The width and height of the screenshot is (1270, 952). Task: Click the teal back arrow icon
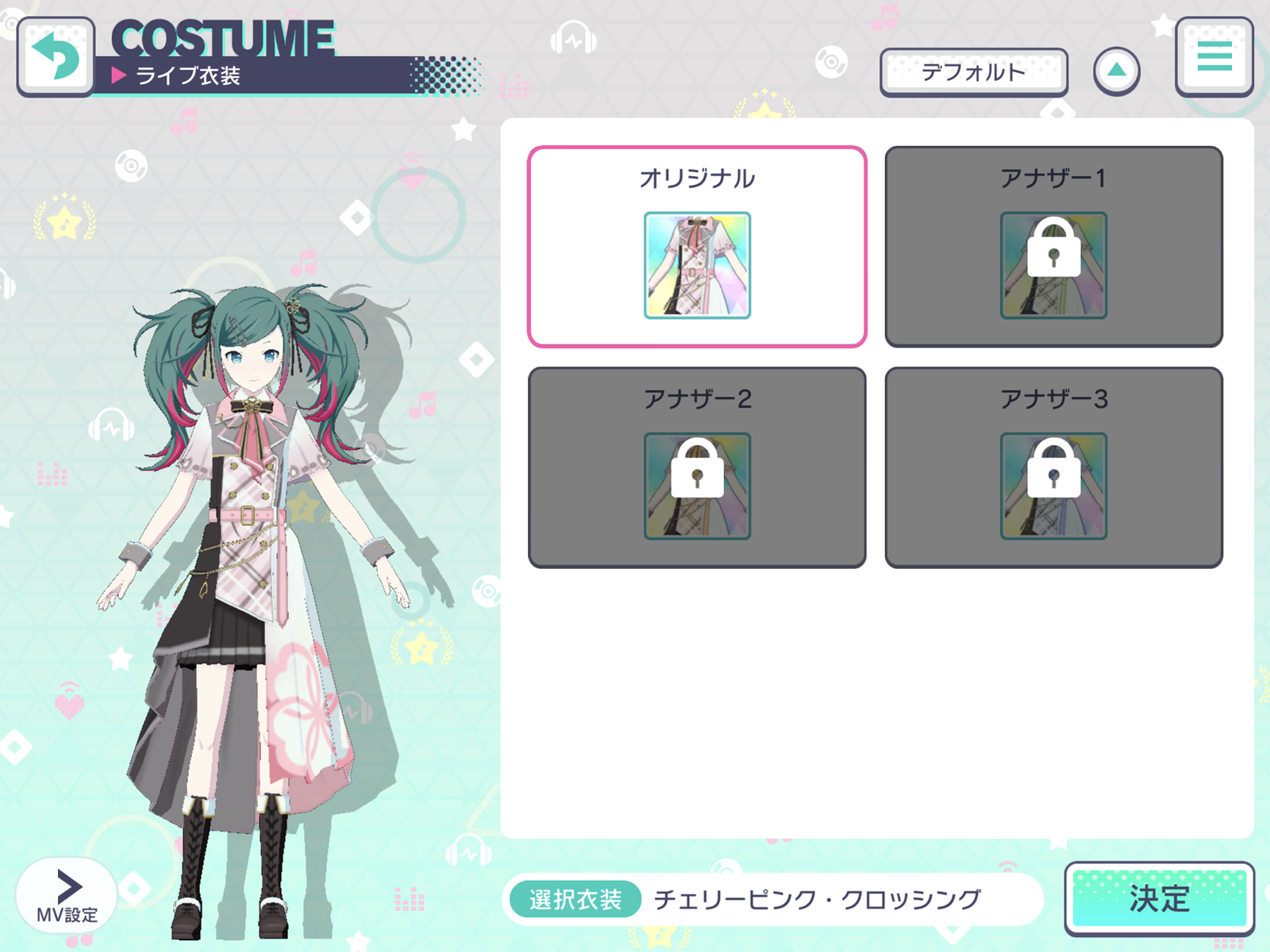[x=56, y=59]
